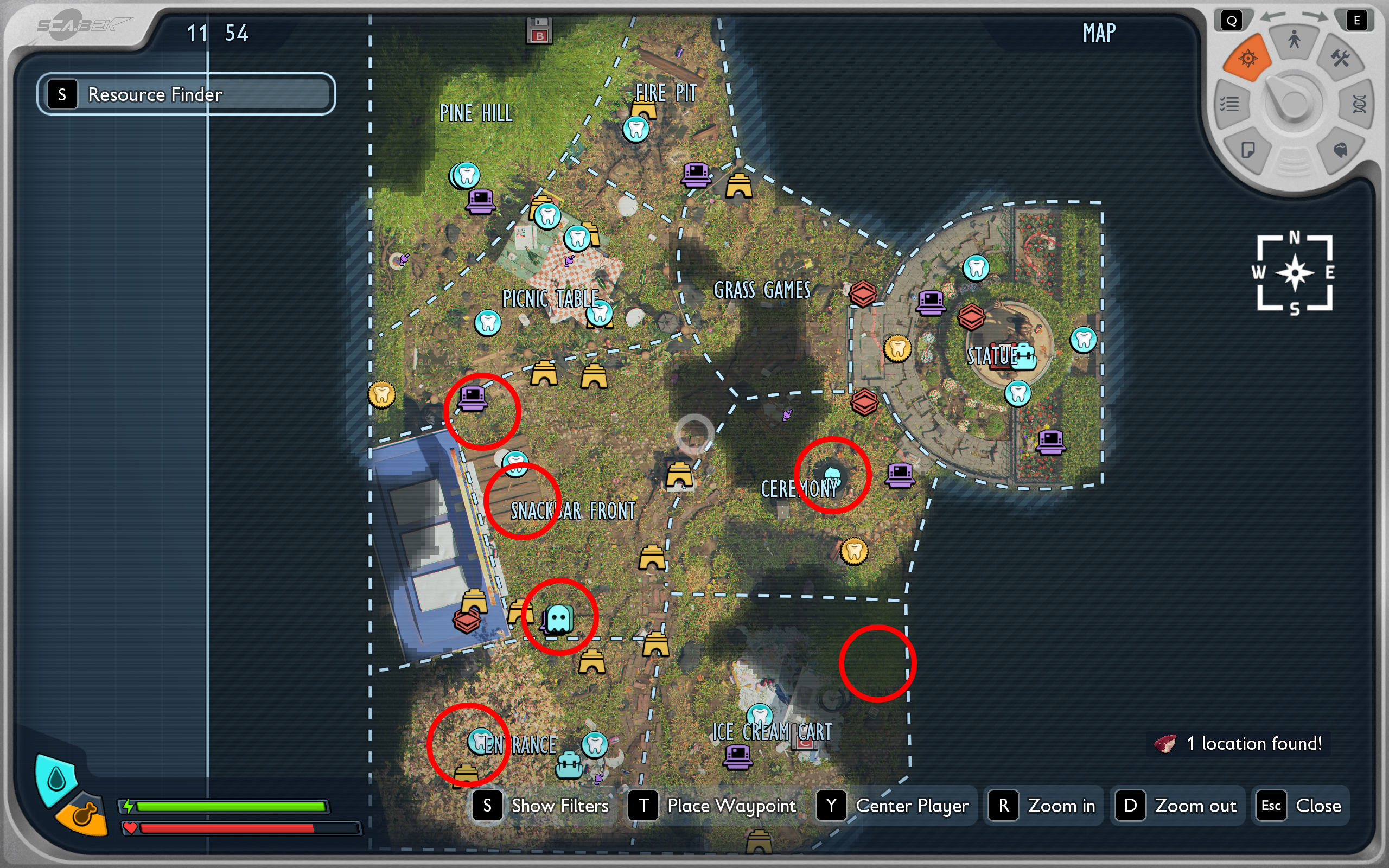Select the backpack marker below Entrance

coord(568,765)
